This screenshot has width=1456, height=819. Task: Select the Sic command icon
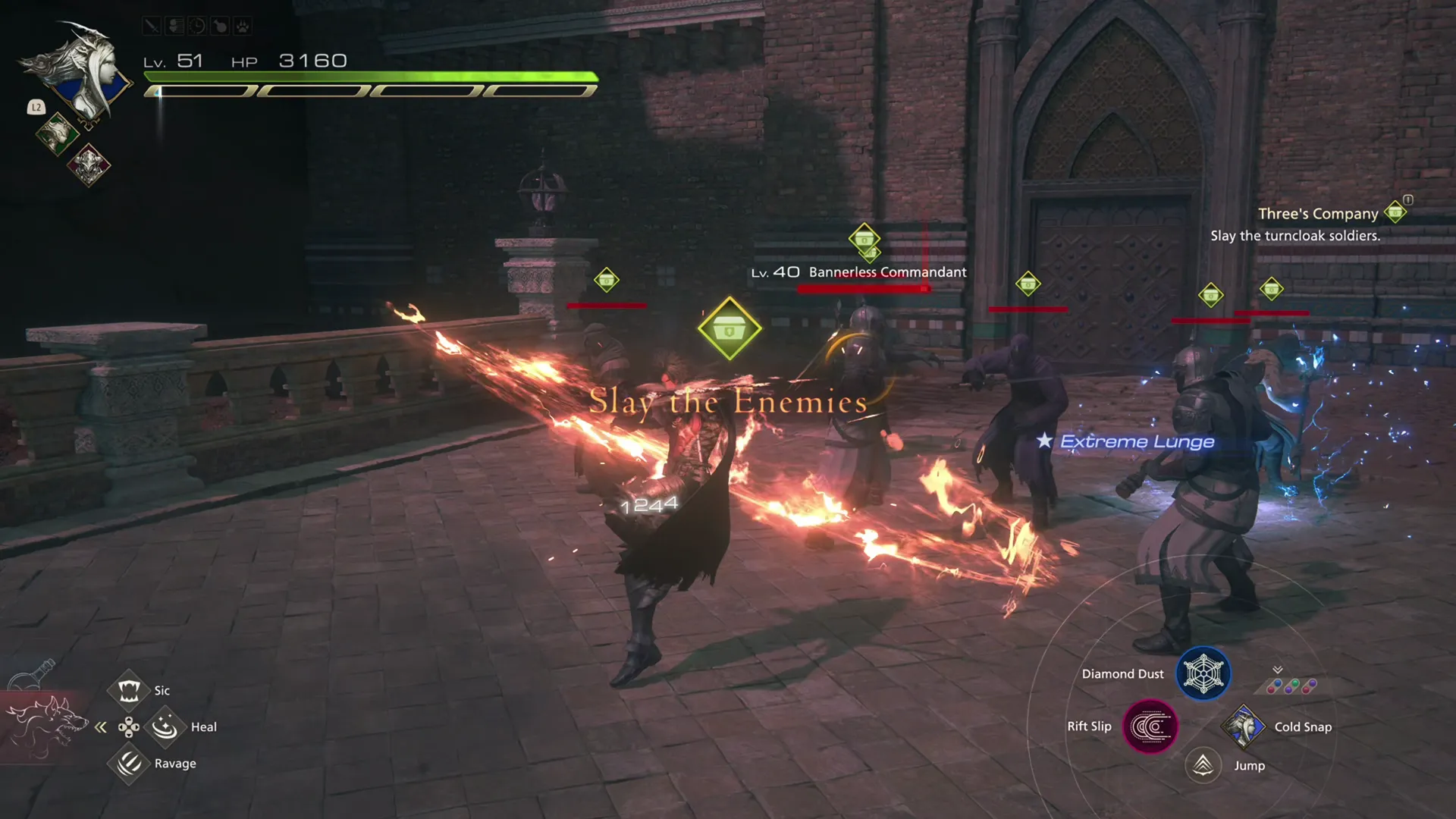tap(128, 691)
